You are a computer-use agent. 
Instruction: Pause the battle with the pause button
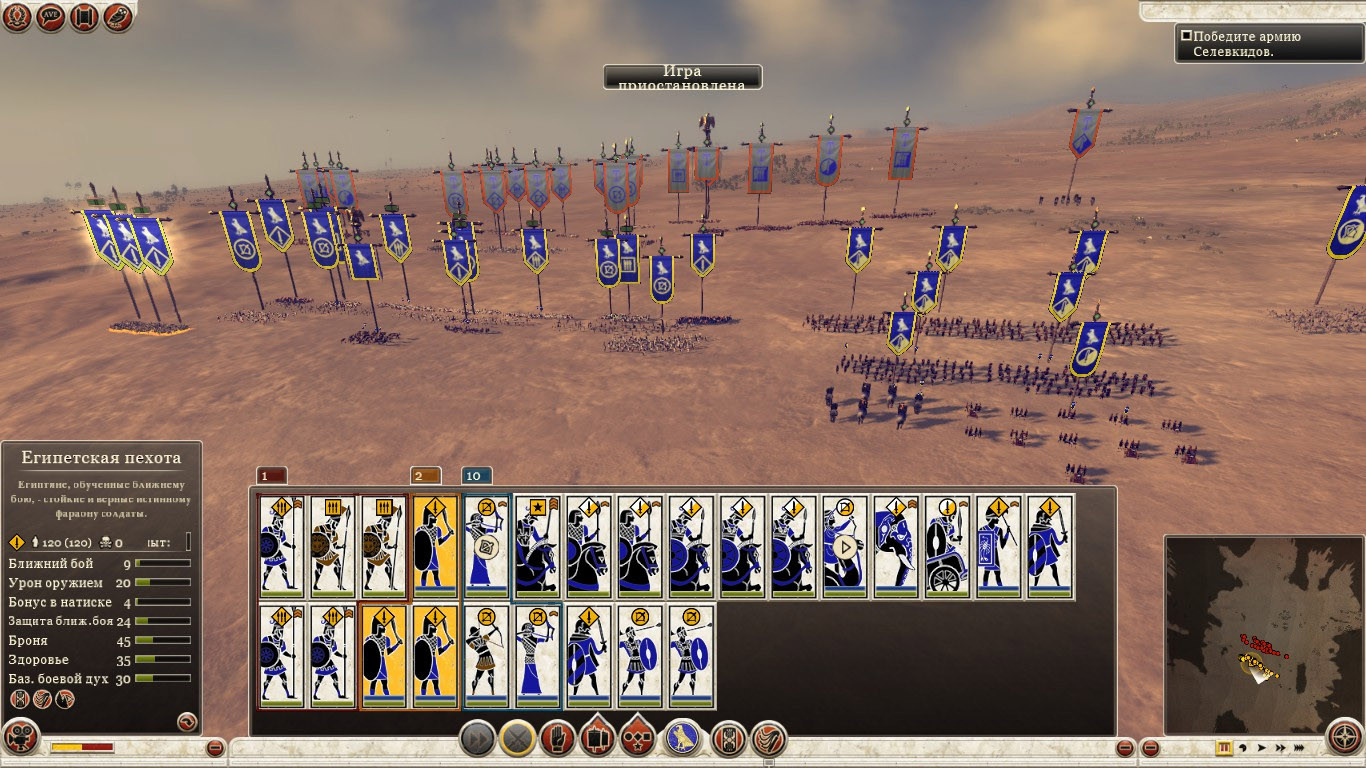tap(1224, 747)
